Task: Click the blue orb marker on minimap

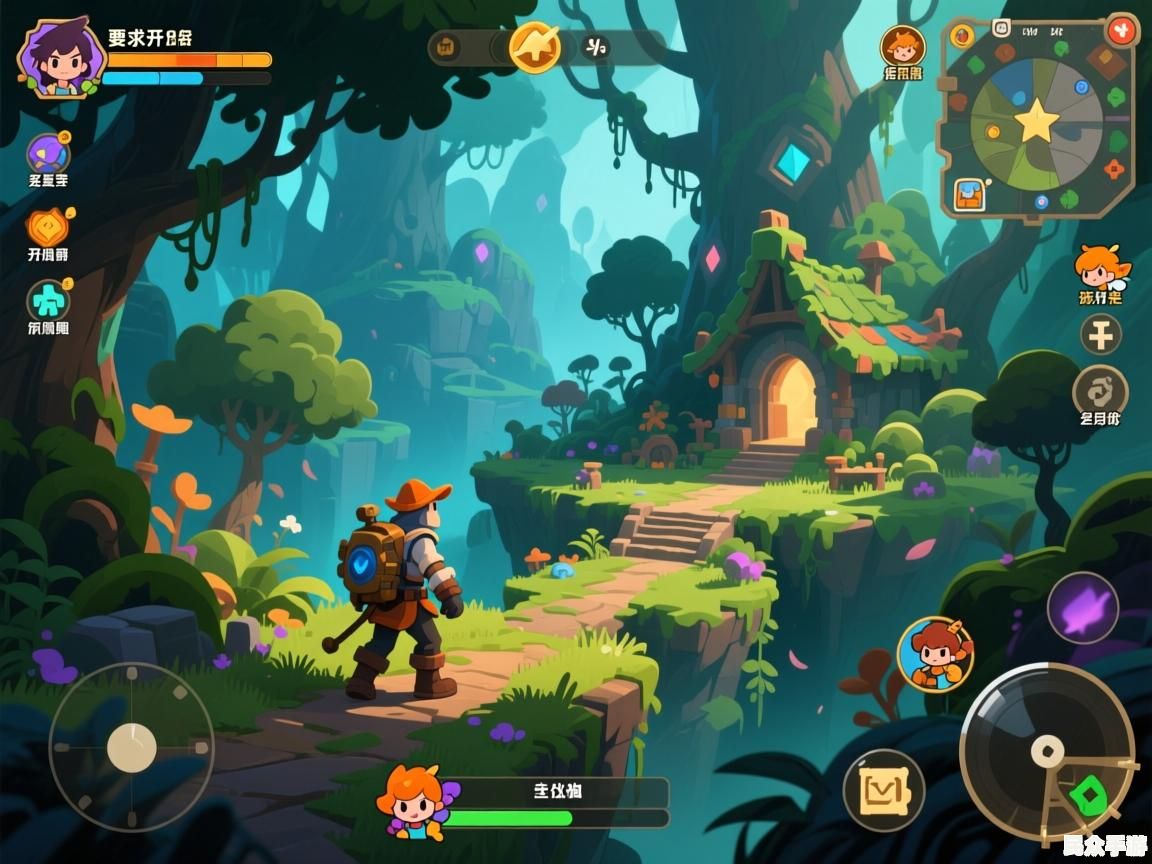Action: coord(1082,88)
